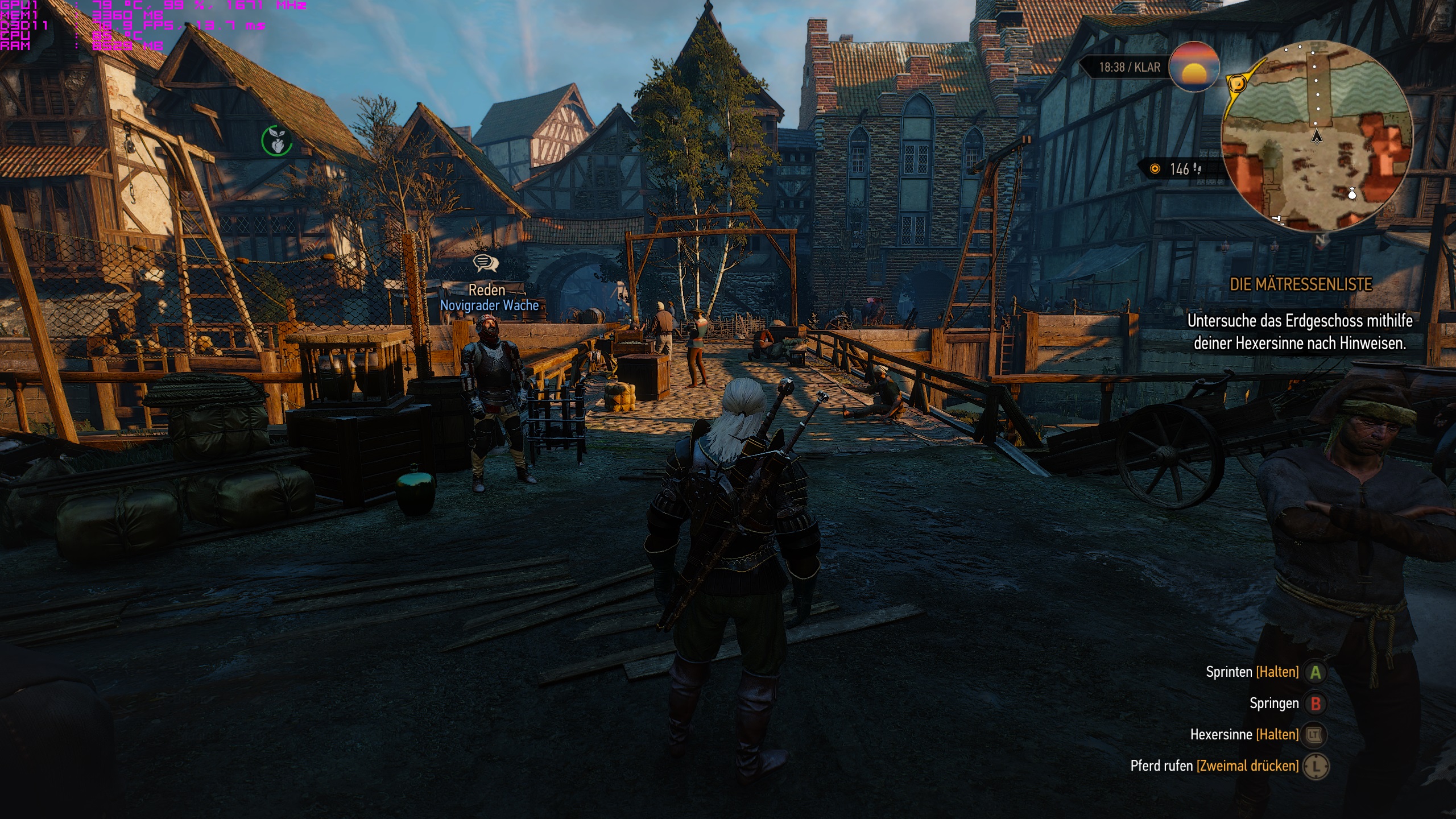Select the green herbalist marker icon
Image resolution: width=1456 pixels, height=819 pixels.
click(276, 140)
